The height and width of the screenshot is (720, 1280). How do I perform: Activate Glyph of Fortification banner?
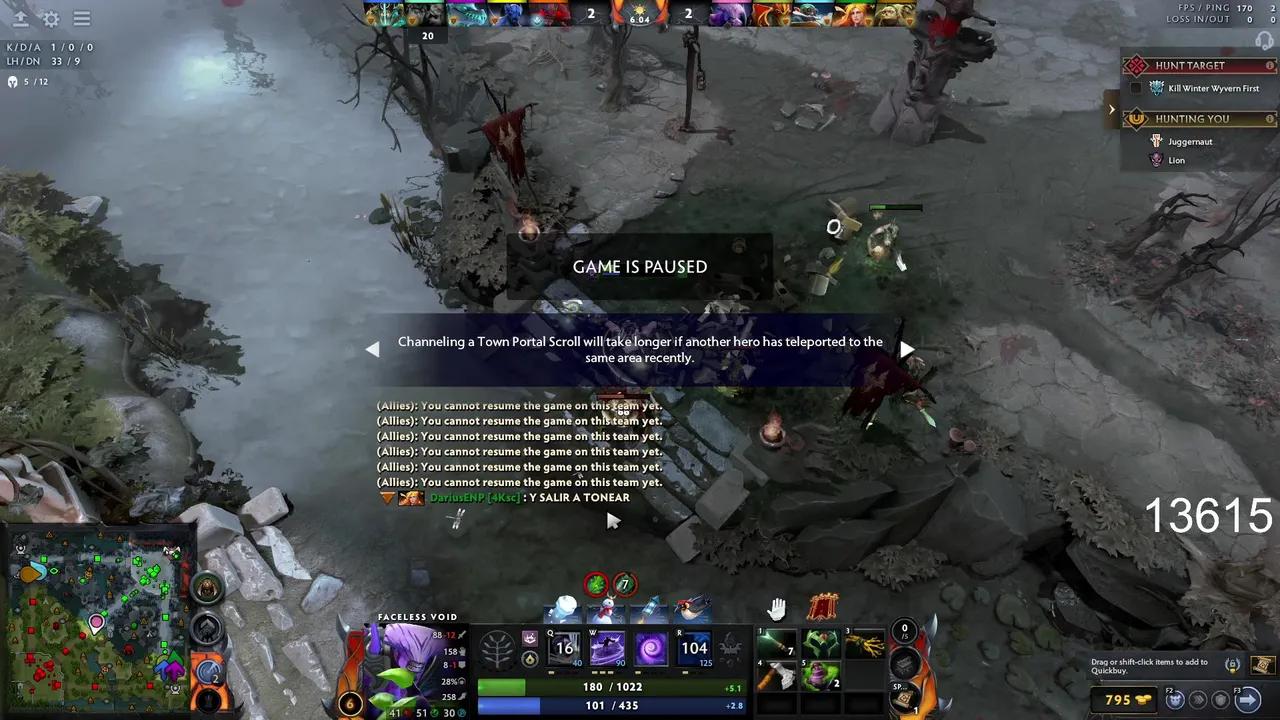click(x=824, y=606)
